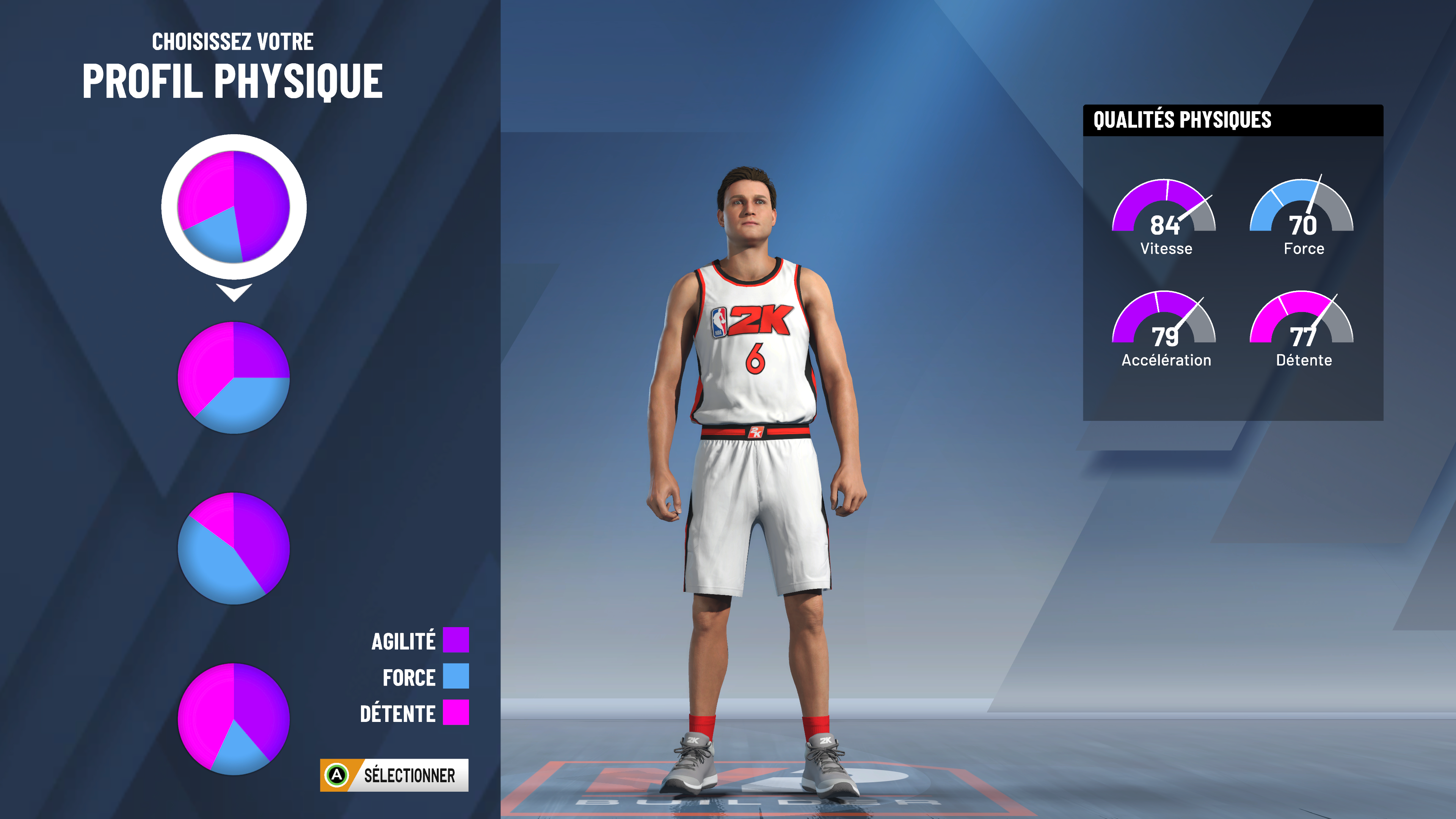Select the pie with the smallest blue wedge
Viewport: 1456px width, 819px height.
point(234,719)
